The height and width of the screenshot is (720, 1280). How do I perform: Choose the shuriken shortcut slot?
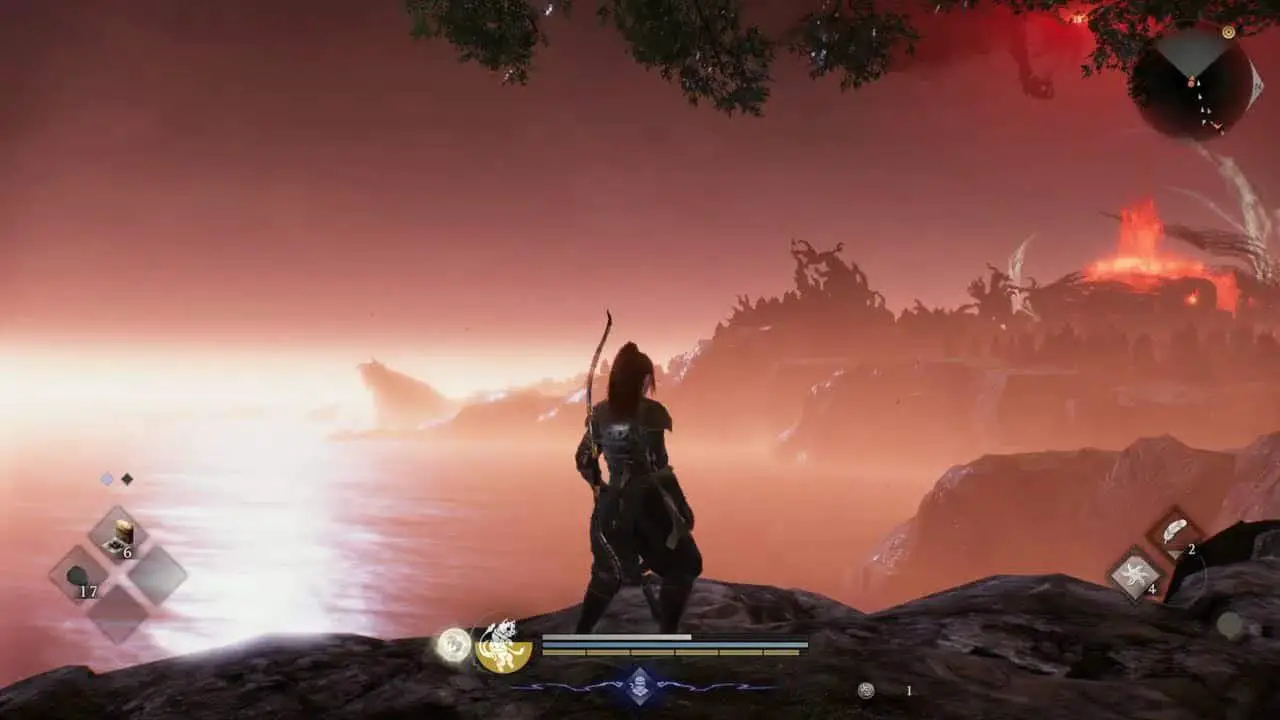[x=1135, y=575]
